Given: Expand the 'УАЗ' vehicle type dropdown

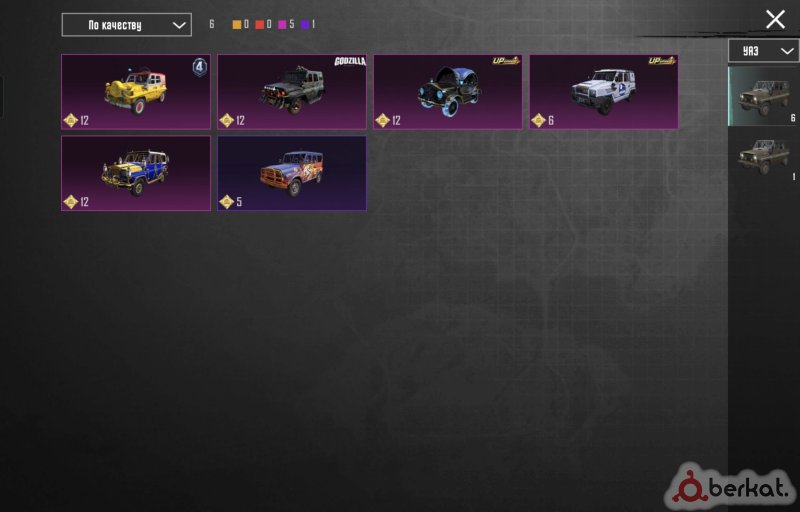Looking at the screenshot, I should tap(763, 51).
